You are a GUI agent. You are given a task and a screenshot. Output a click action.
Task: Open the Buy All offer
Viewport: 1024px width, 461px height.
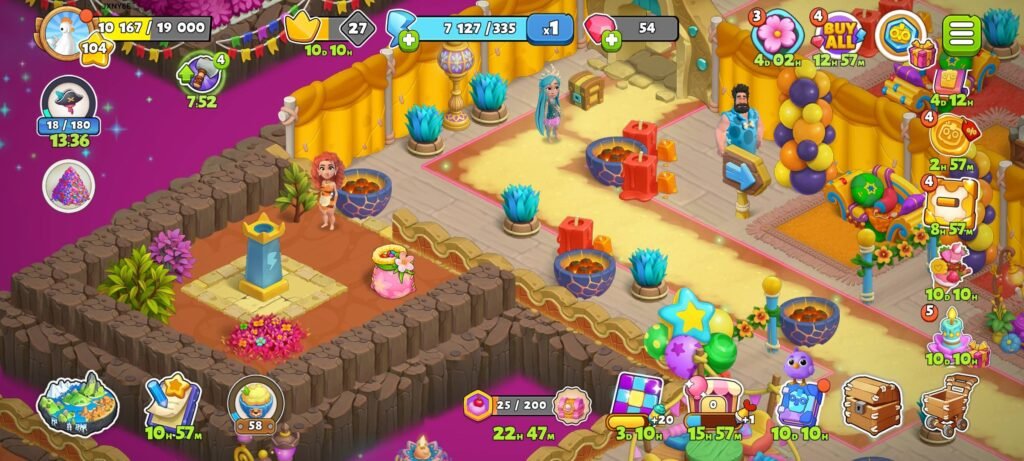(836, 35)
